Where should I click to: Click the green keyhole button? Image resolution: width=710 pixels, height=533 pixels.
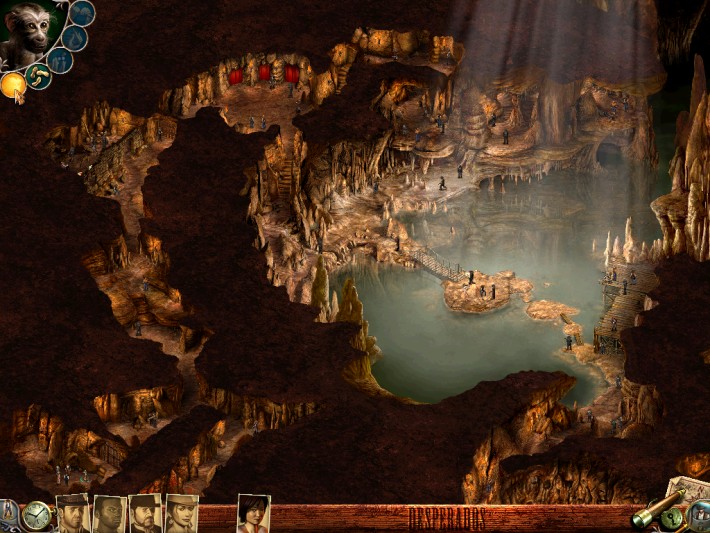(673, 518)
